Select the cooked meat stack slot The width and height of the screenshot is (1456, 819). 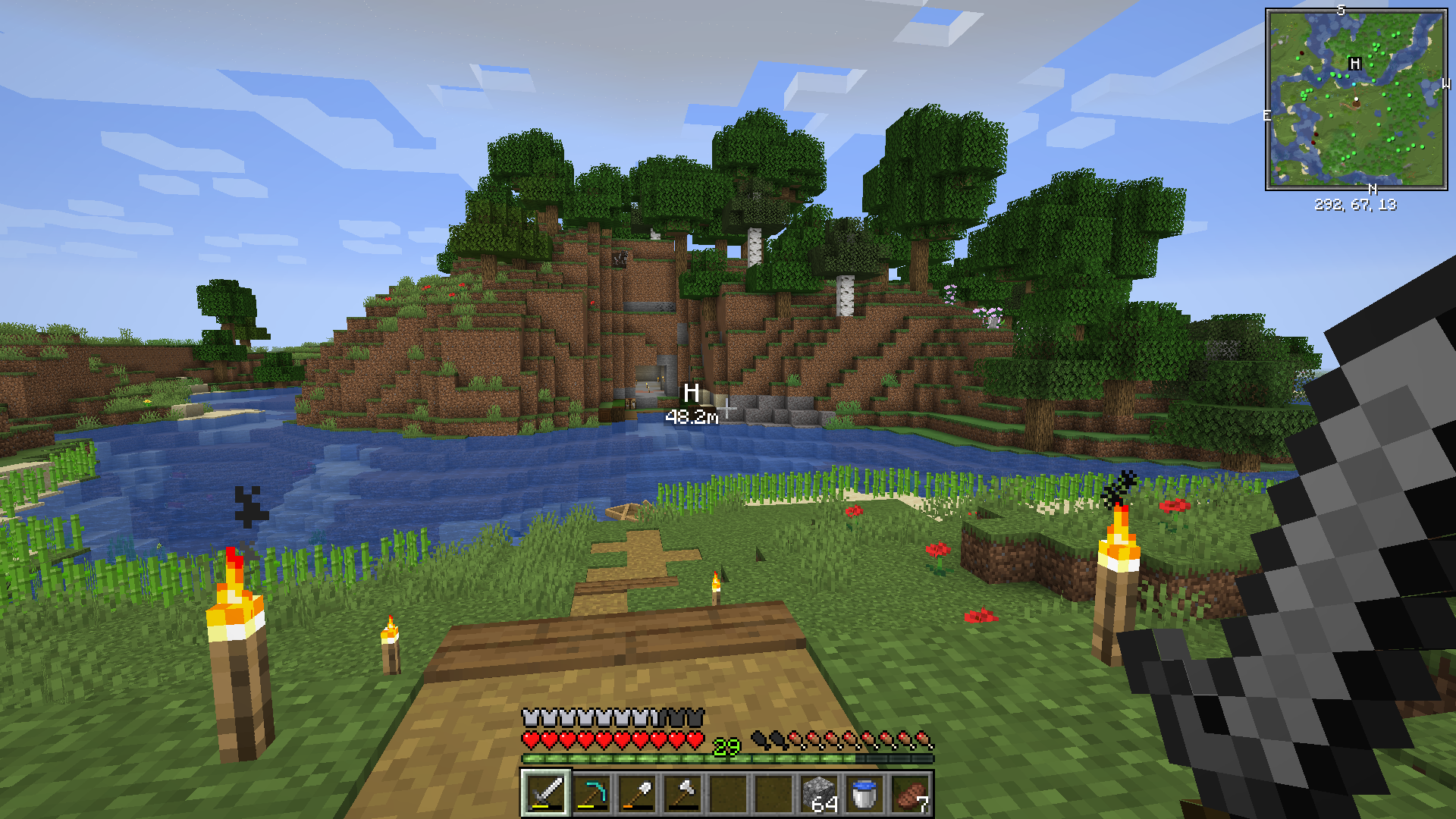coord(910,793)
